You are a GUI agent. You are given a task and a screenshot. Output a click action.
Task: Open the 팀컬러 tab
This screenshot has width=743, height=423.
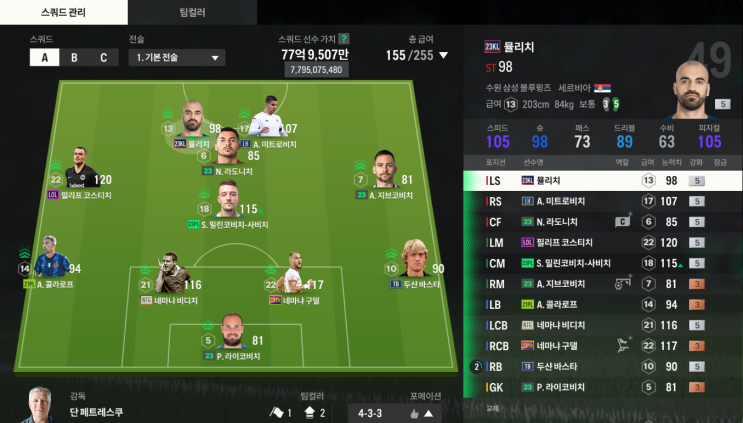pyautogui.click(x=192, y=12)
